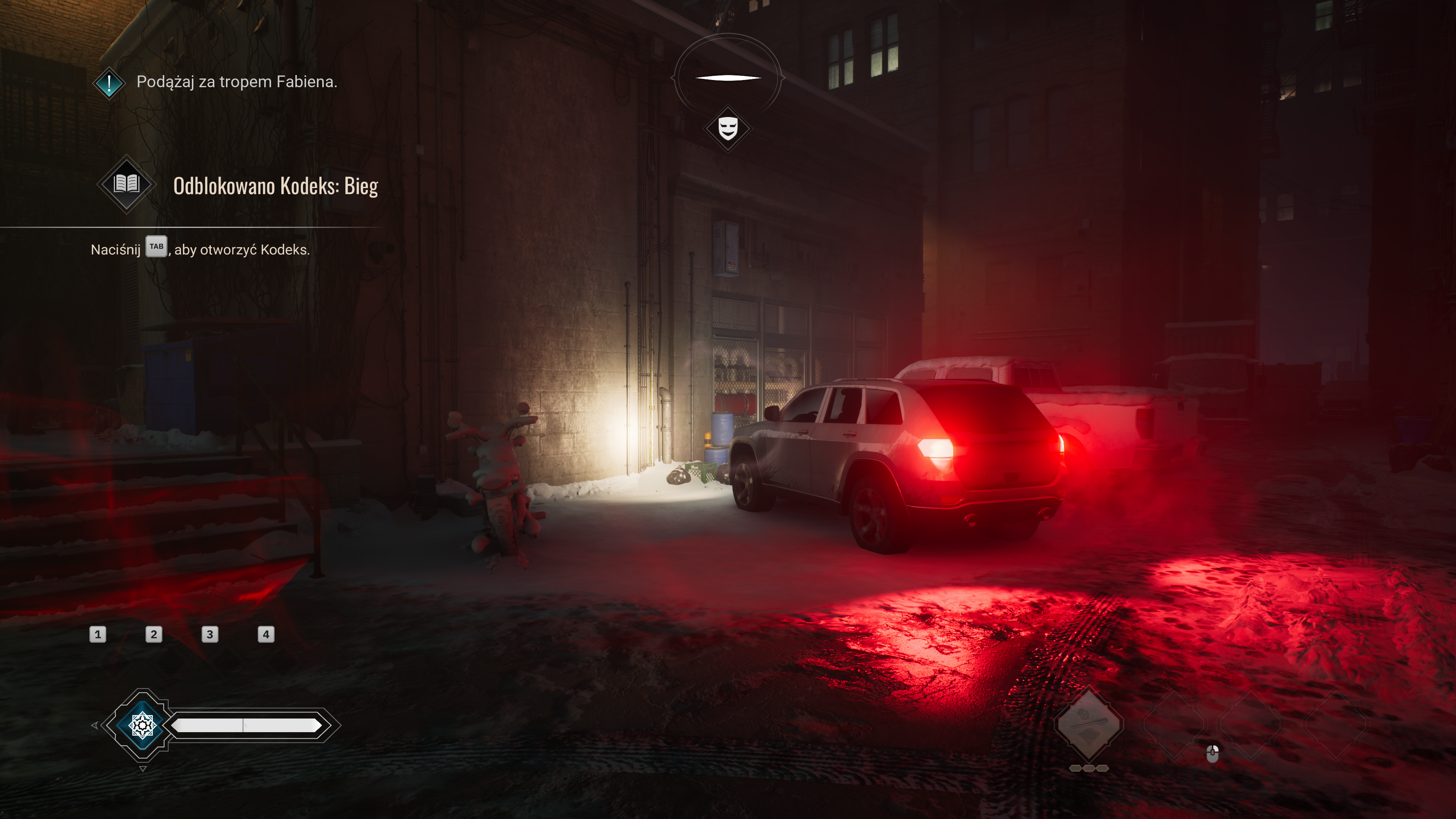
Task: Select the Masquerade mask icon
Action: click(x=728, y=128)
